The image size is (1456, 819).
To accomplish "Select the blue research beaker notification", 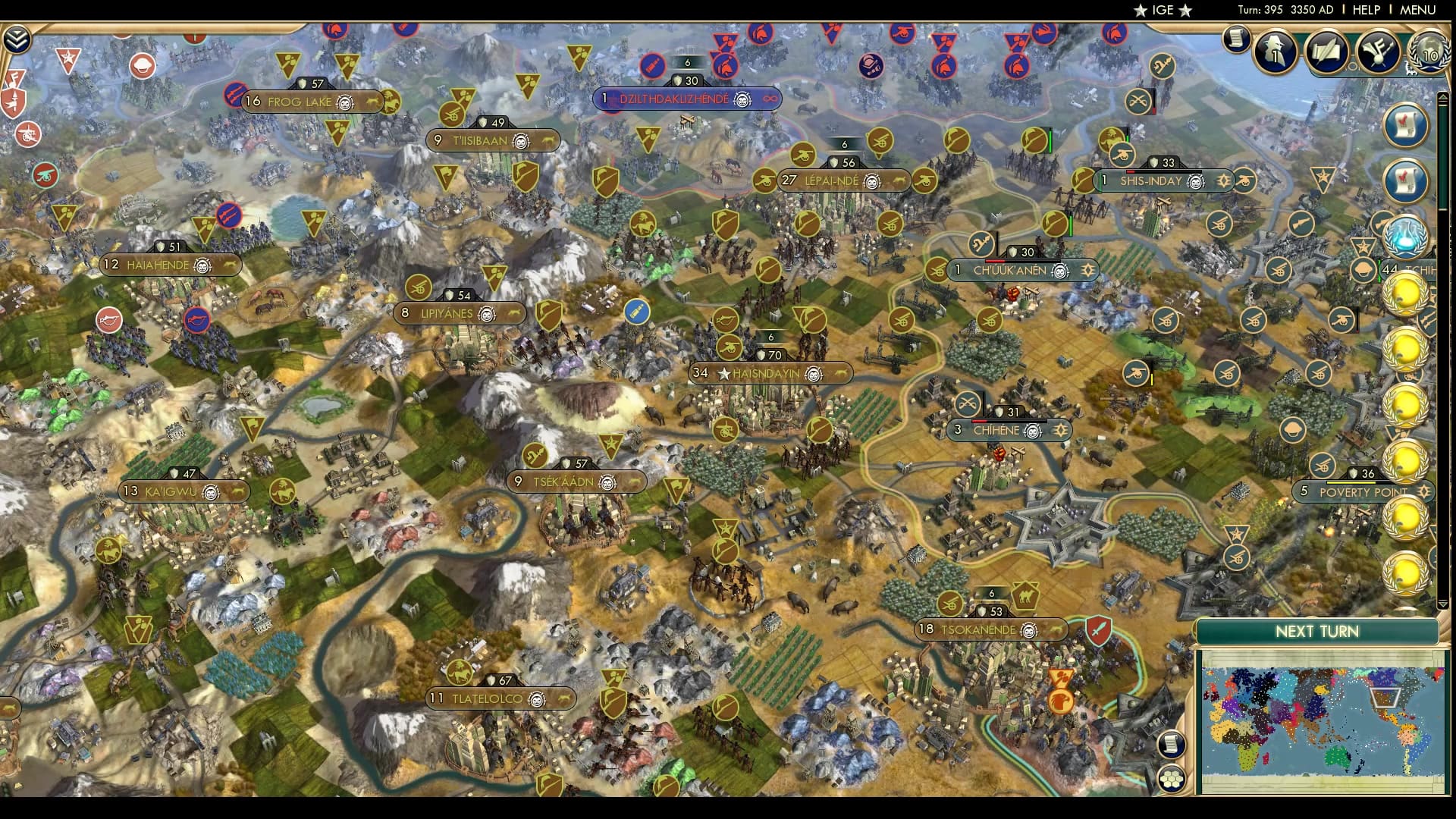I will coord(1407,237).
